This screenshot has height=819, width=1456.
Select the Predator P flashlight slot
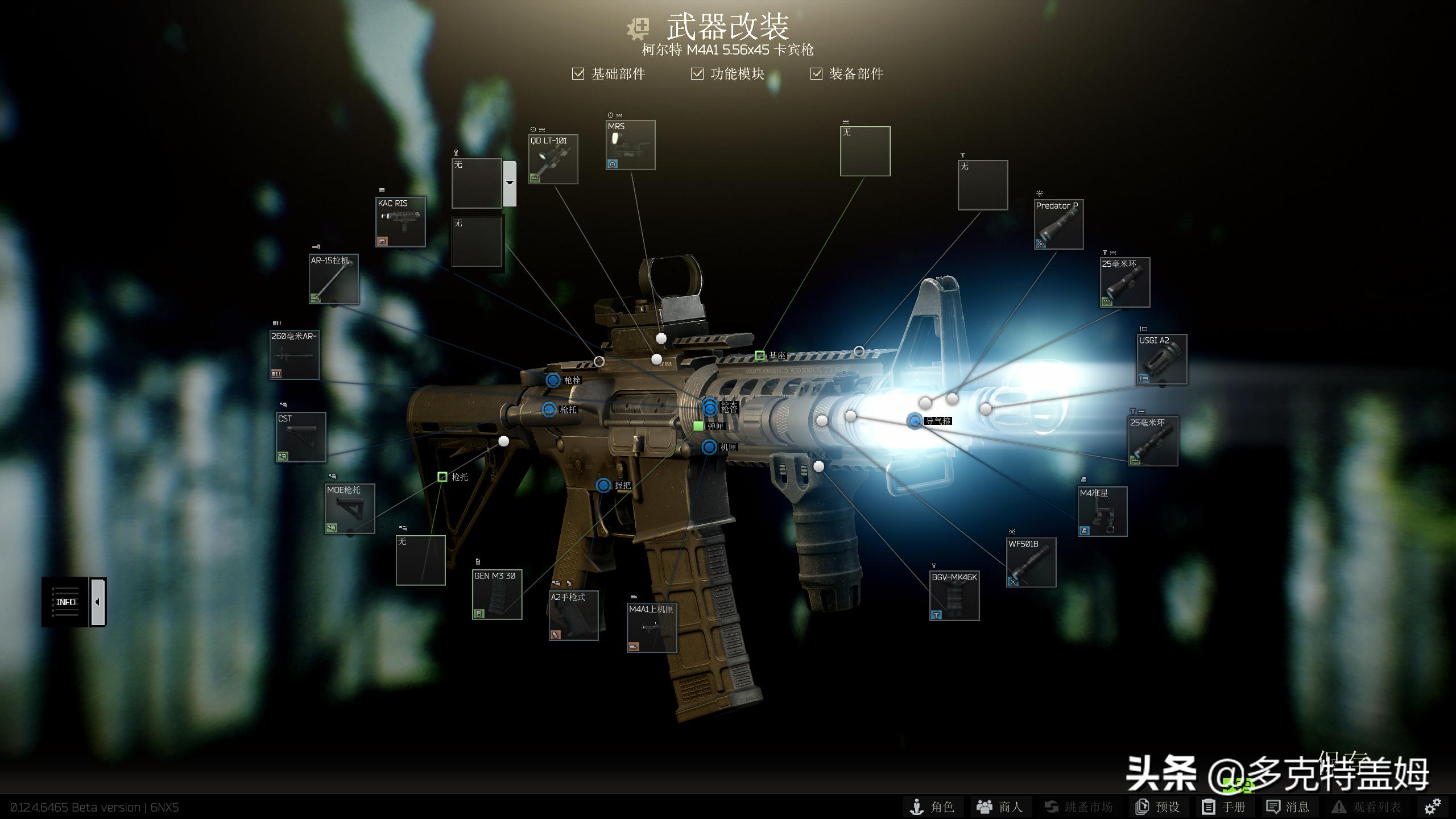tap(1058, 224)
